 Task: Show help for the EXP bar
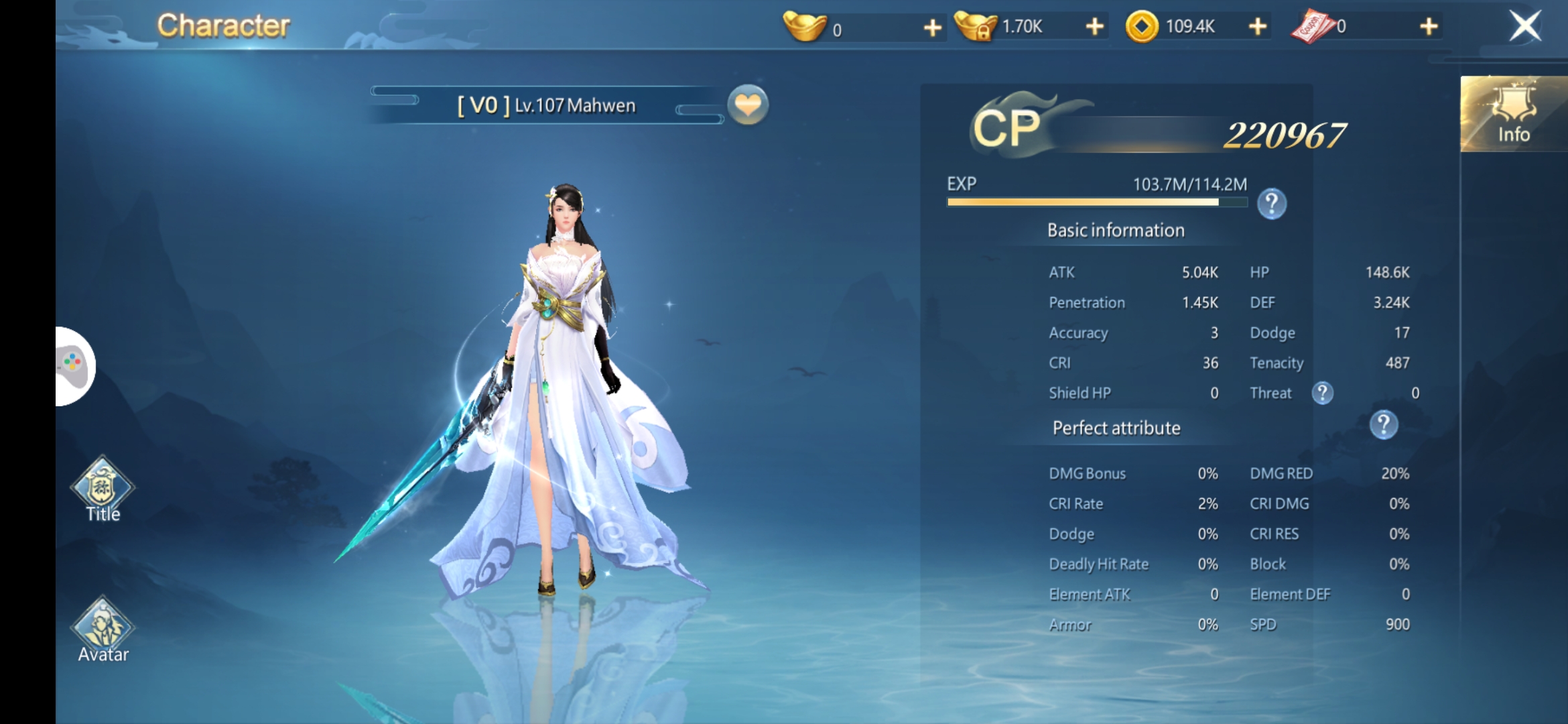click(x=1271, y=204)
